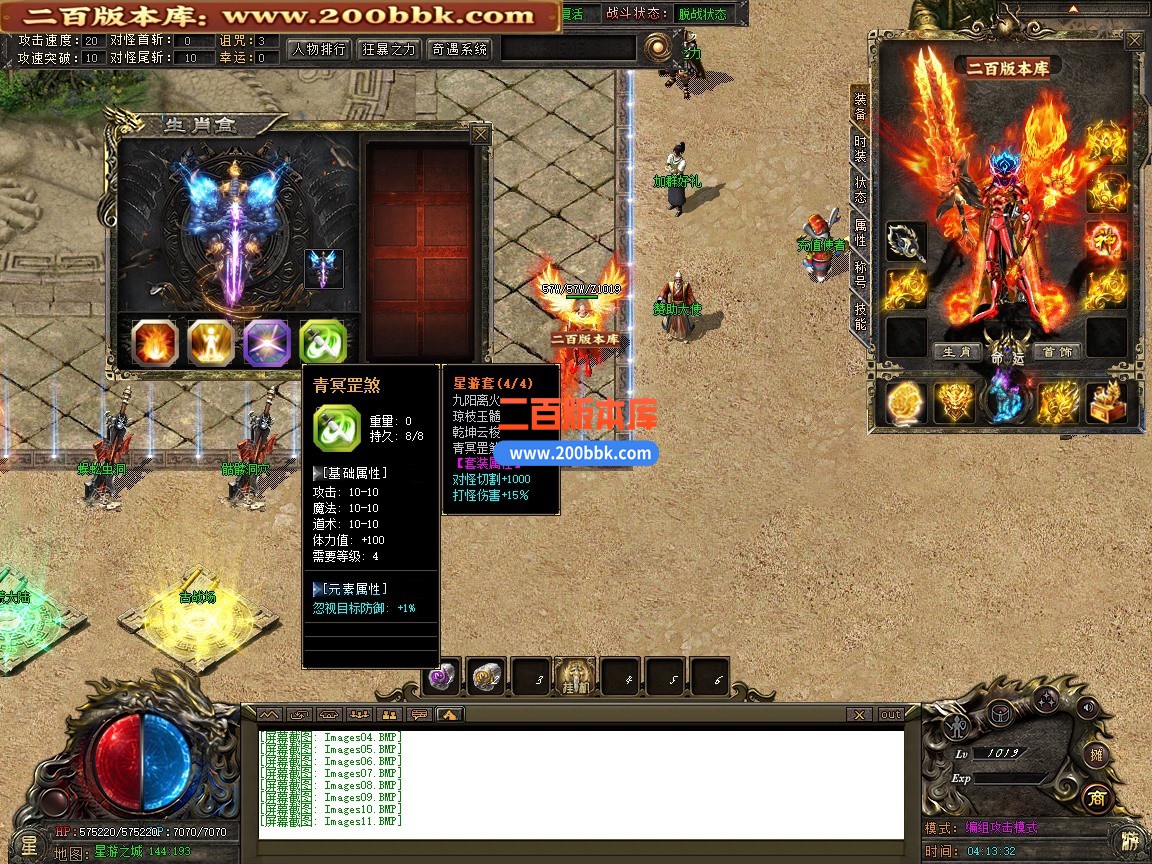Image resolution: width=1152 pixels, height=864 pixels.
Task: Click the chat panel's out button
Action: (890, 715)
